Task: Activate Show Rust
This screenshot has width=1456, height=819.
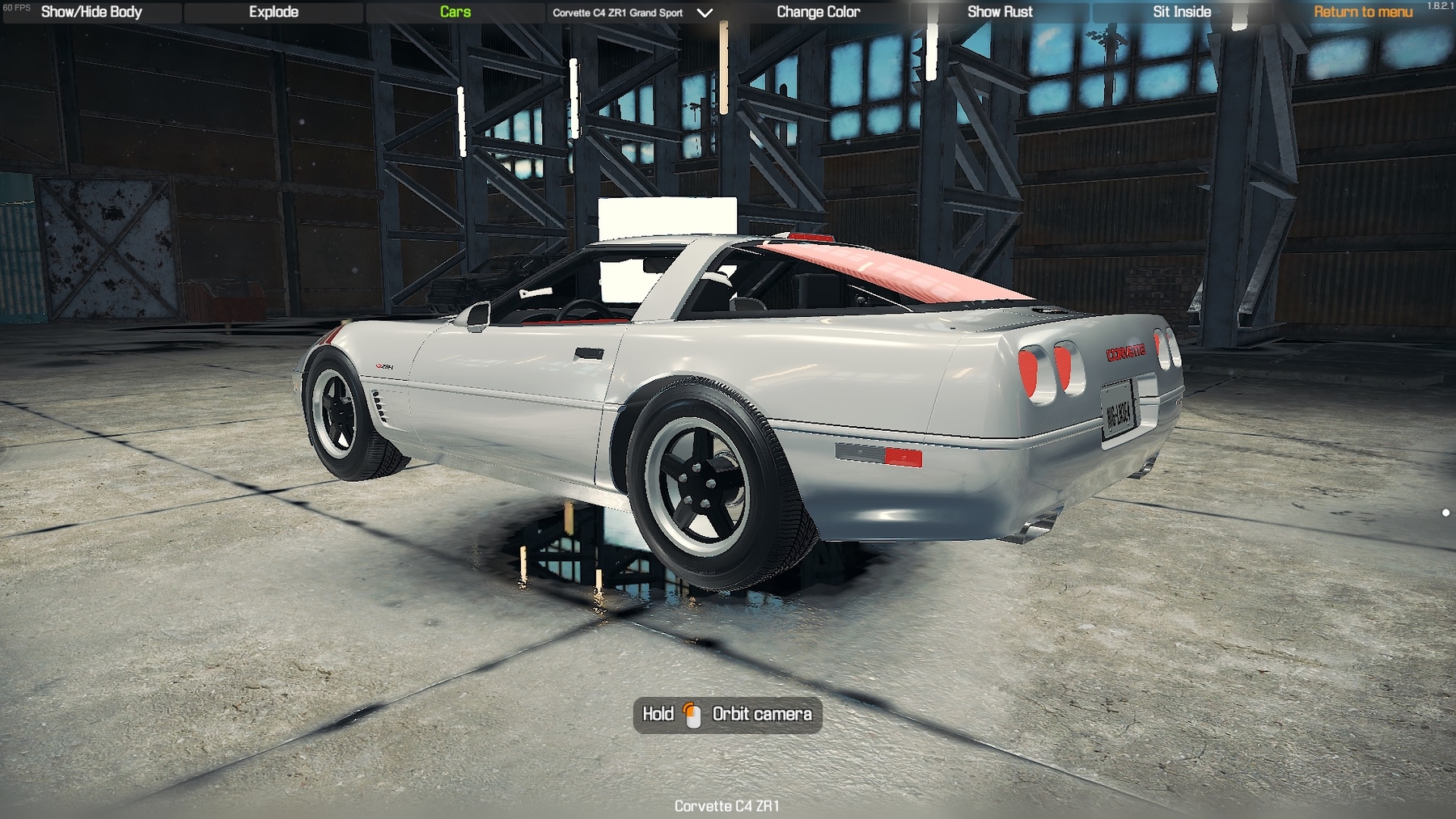Action: pos(1000,12)
